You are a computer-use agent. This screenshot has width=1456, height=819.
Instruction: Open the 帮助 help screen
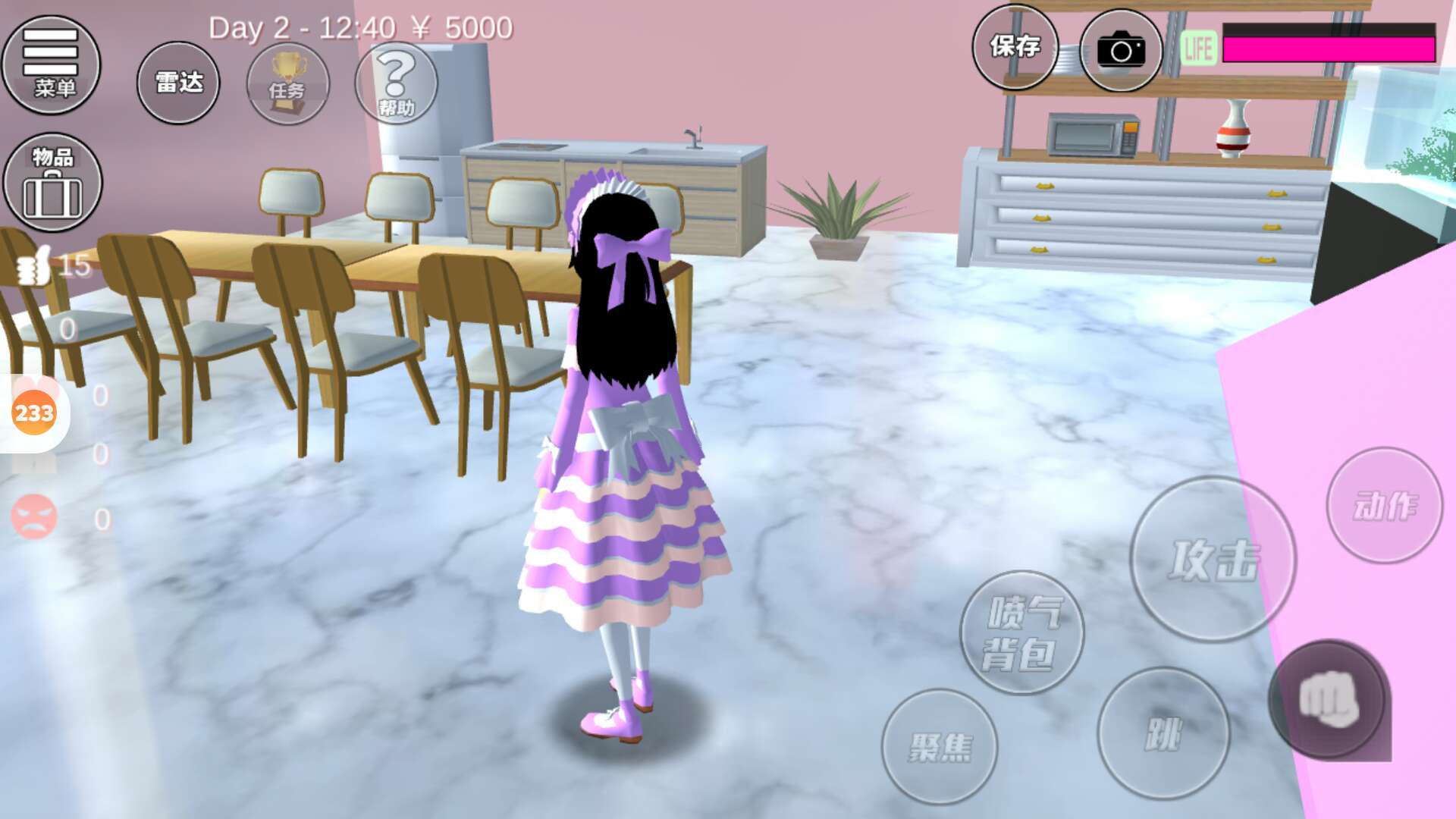click(396, 83)
